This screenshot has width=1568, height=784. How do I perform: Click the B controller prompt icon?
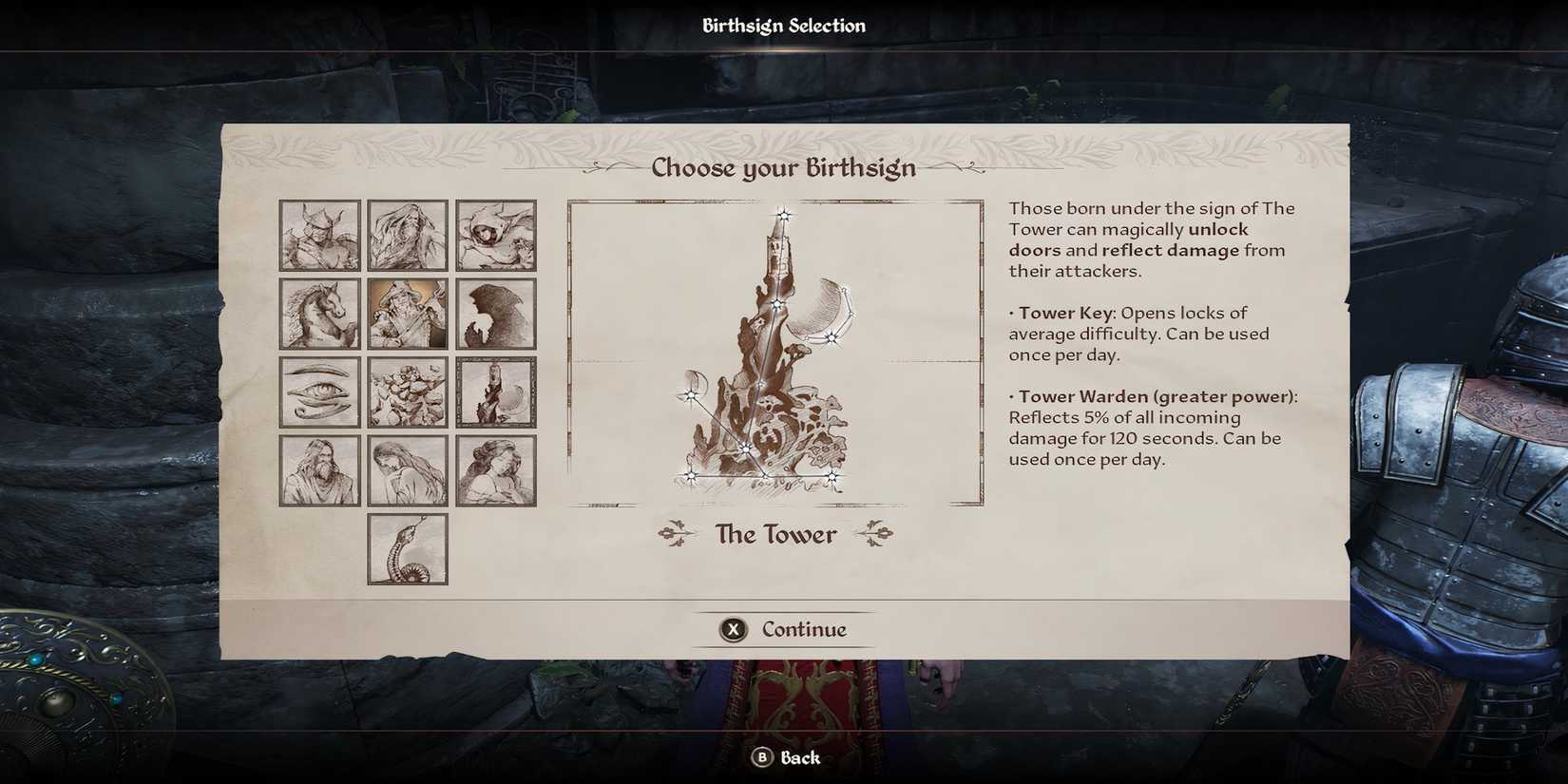(x=760, y=758)
